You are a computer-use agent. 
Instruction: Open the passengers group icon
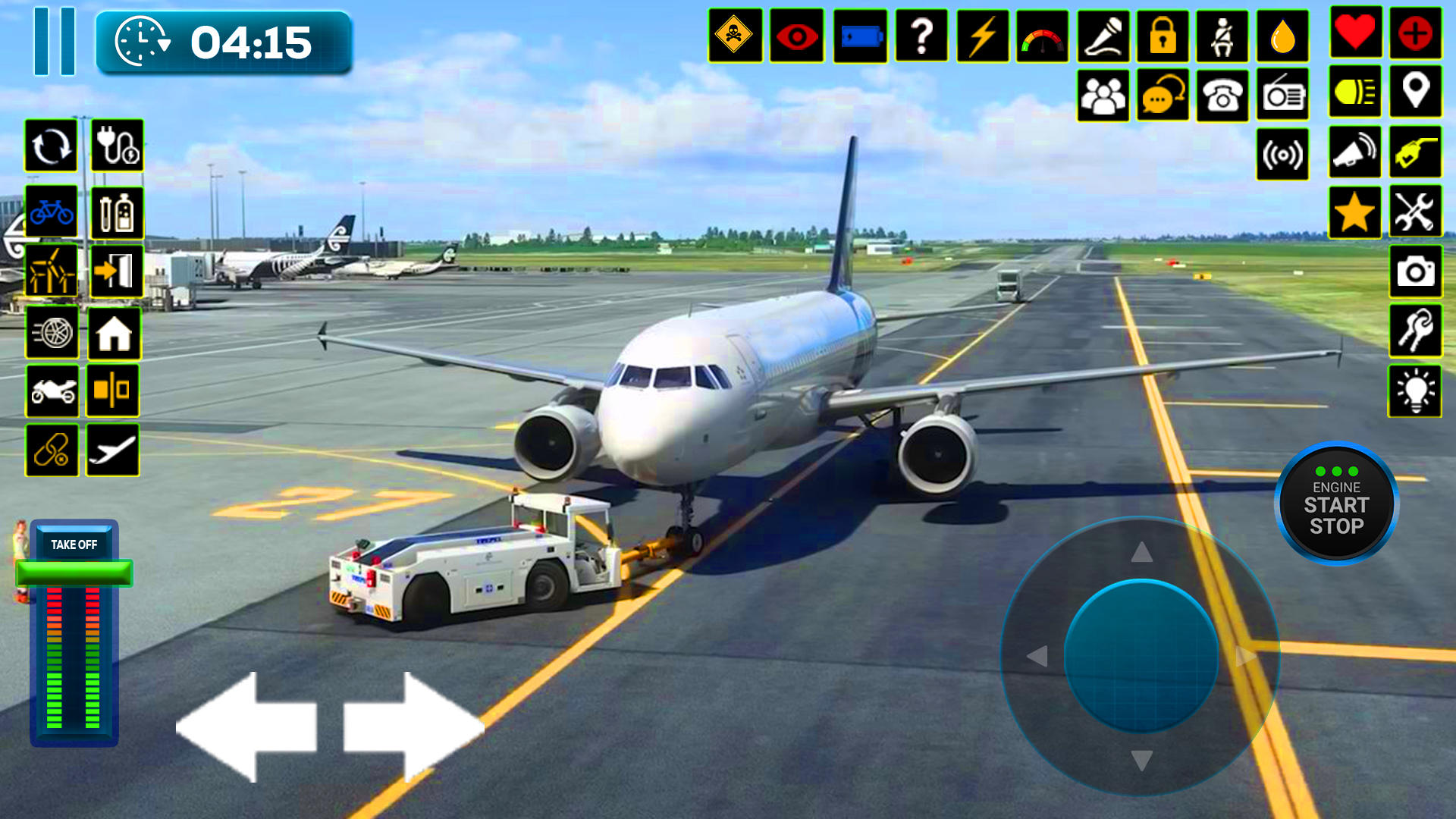[x=1103, y=93]
